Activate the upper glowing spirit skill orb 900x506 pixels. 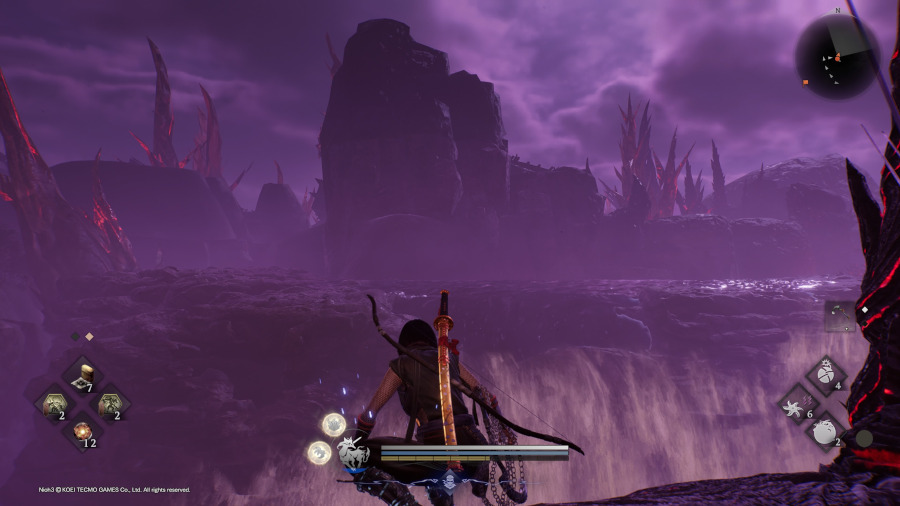click(x=334, y=425)
